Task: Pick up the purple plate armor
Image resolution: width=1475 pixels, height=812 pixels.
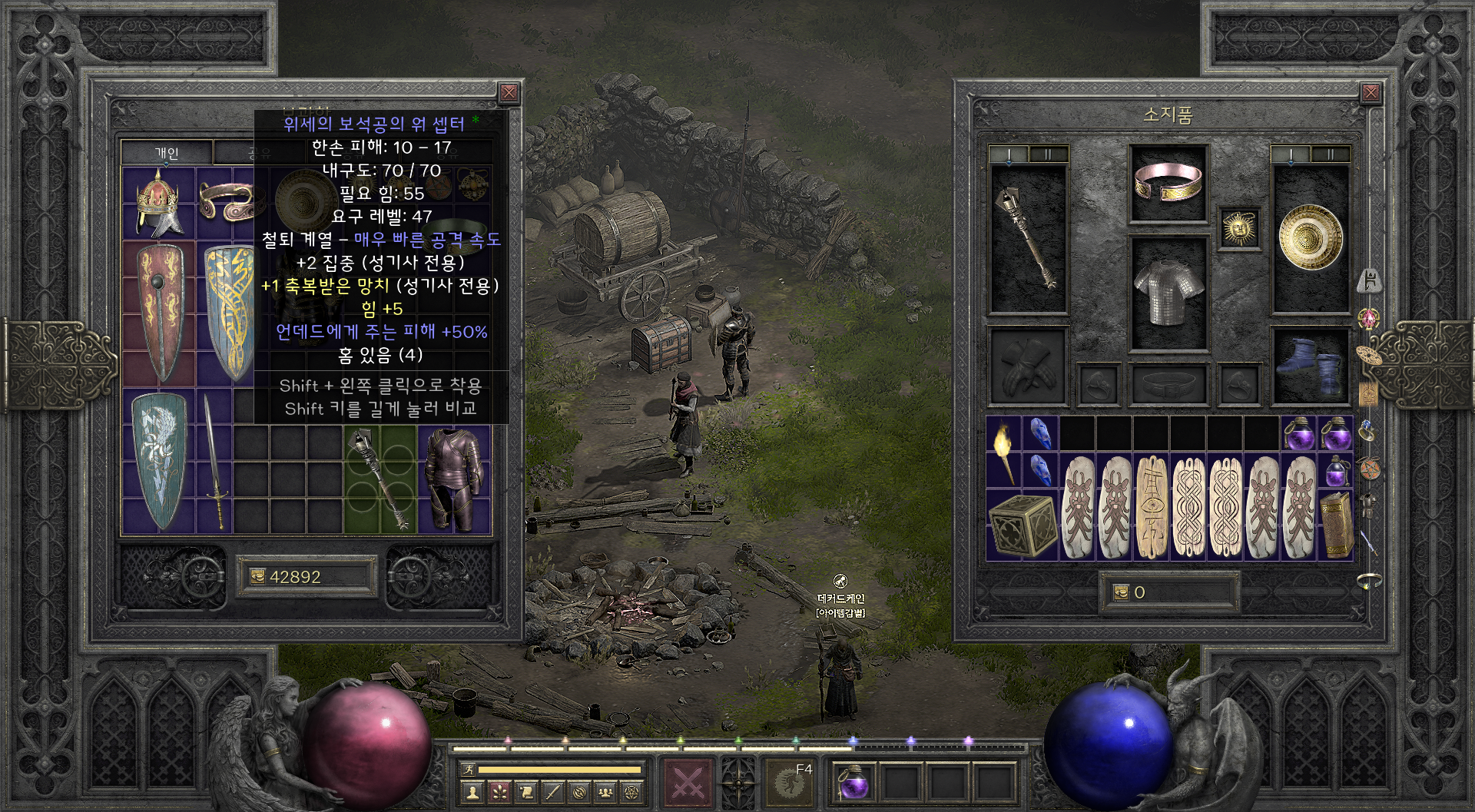Action: tap(454, 479)
